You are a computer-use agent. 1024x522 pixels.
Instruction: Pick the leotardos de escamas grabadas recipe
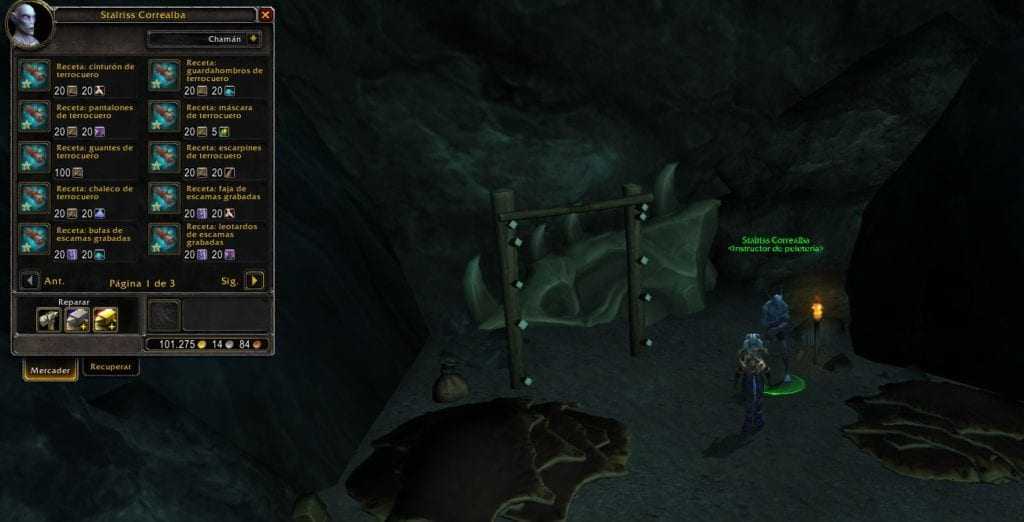[165, 239]
